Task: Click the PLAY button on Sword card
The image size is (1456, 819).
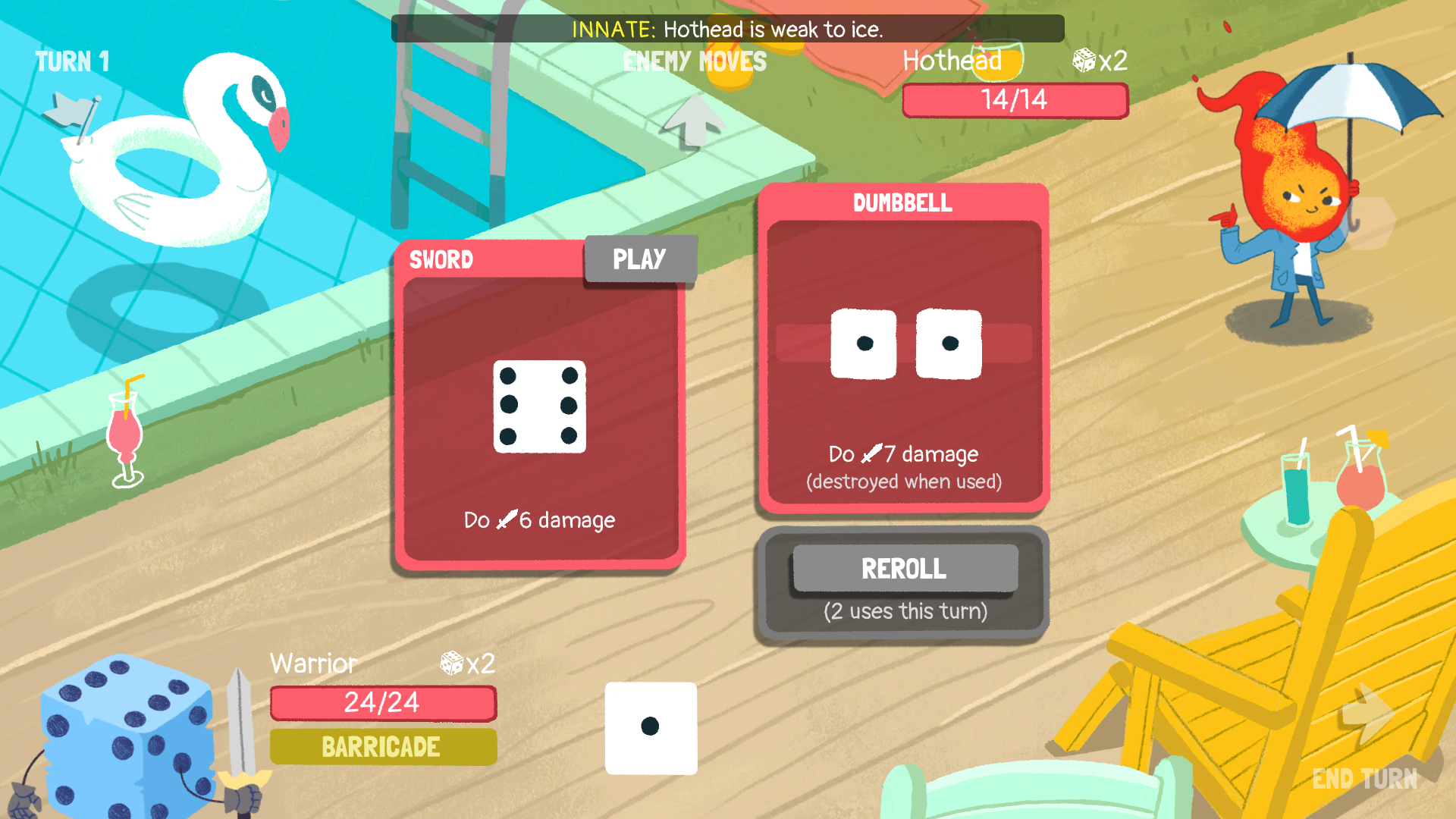Action: (639, 259)
